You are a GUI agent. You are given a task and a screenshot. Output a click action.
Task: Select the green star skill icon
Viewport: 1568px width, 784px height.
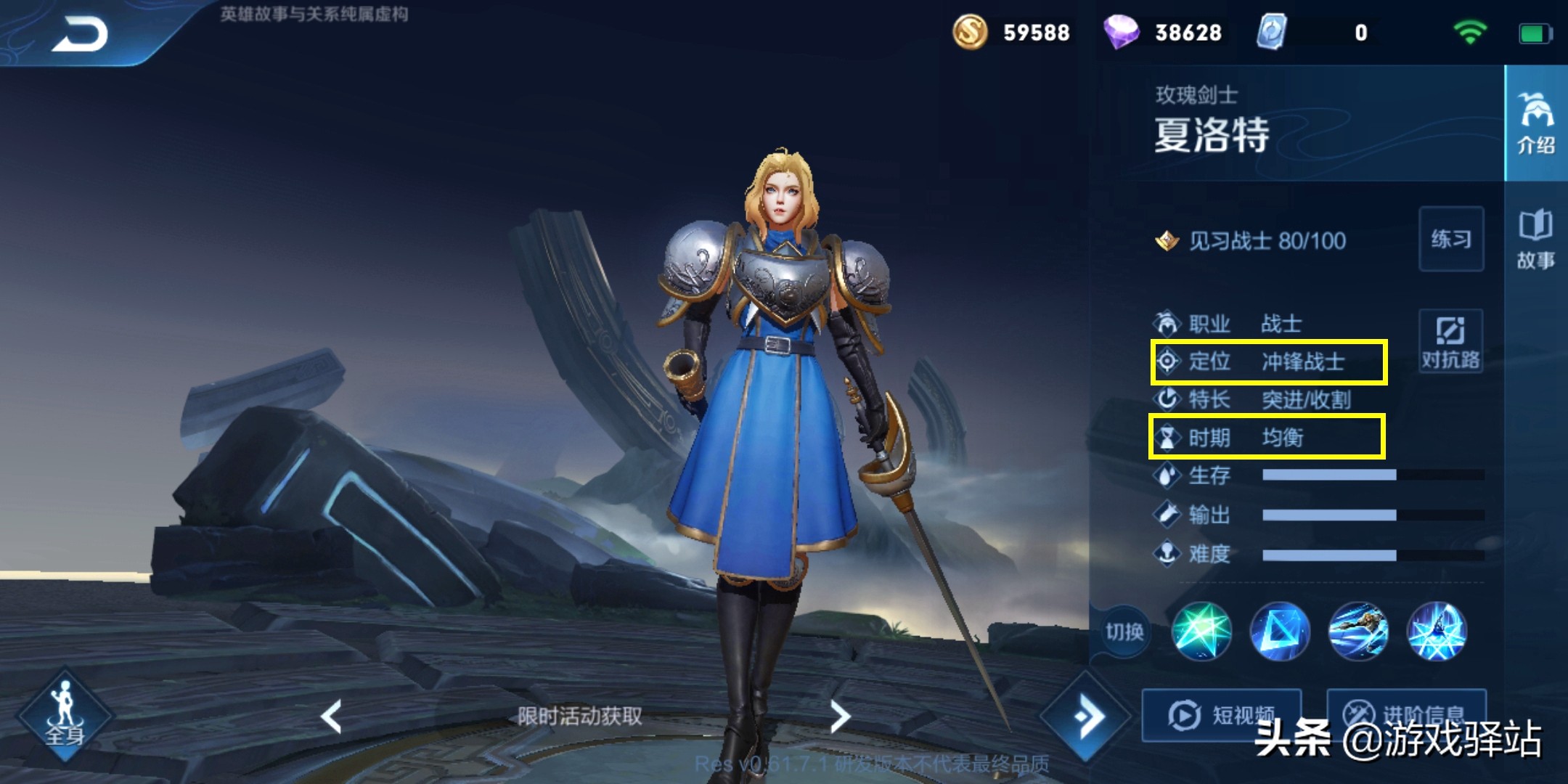coord(1201,632)
